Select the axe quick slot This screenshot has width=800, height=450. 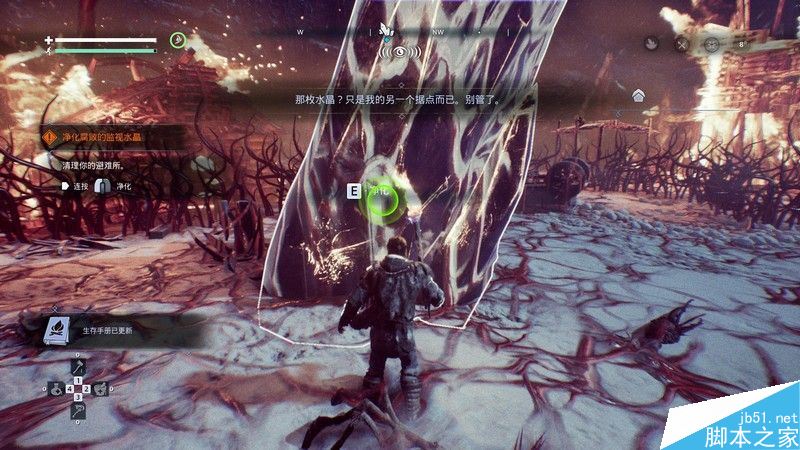click(78, 369)
